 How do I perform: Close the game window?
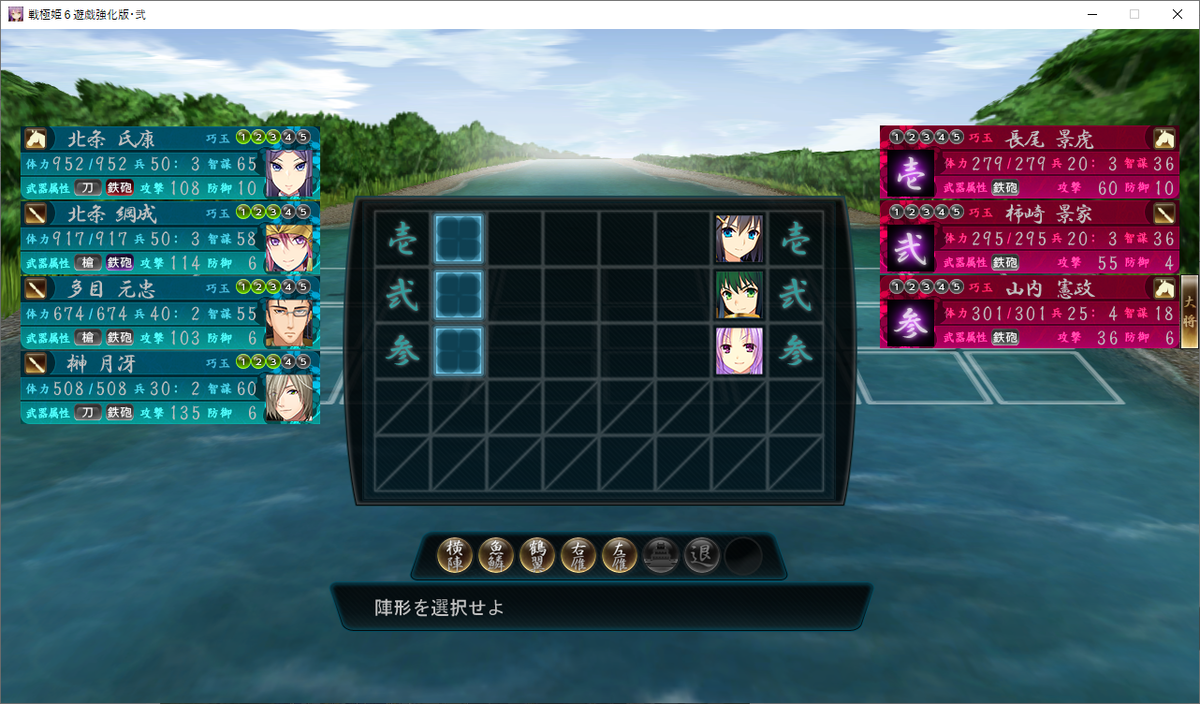pos(1176,14)
